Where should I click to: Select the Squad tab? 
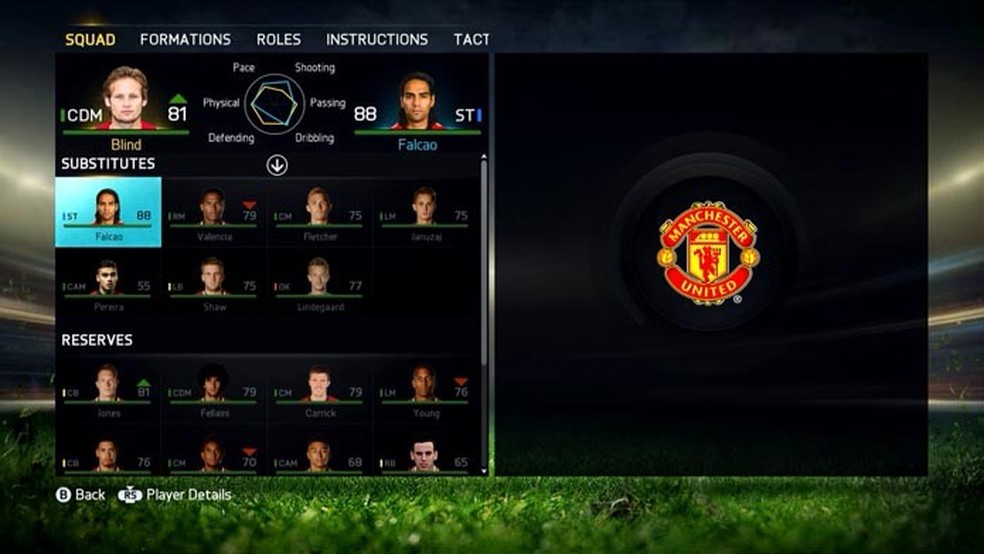tap(90, 40)
